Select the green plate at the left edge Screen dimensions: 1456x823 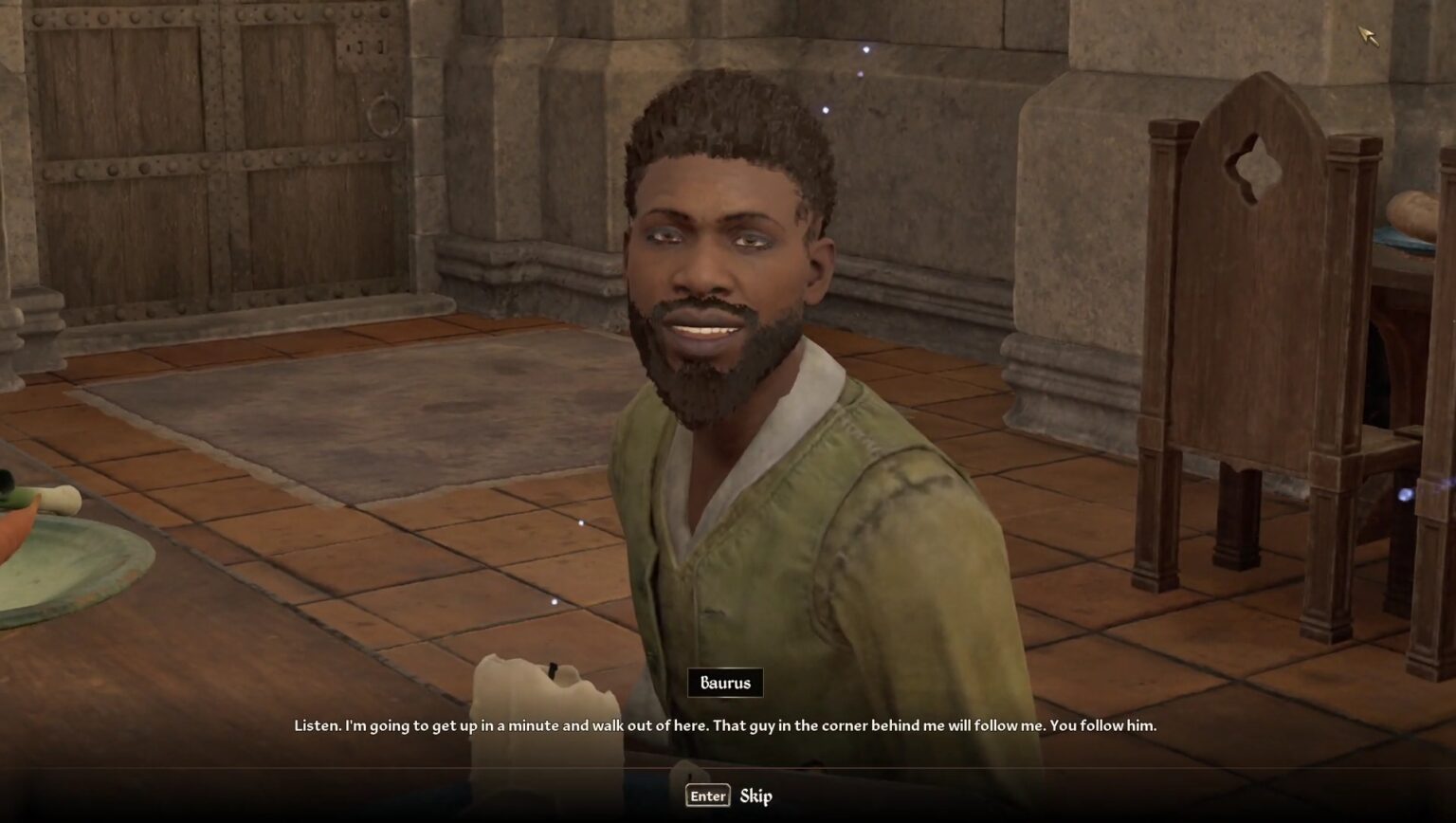coord(57,569)
